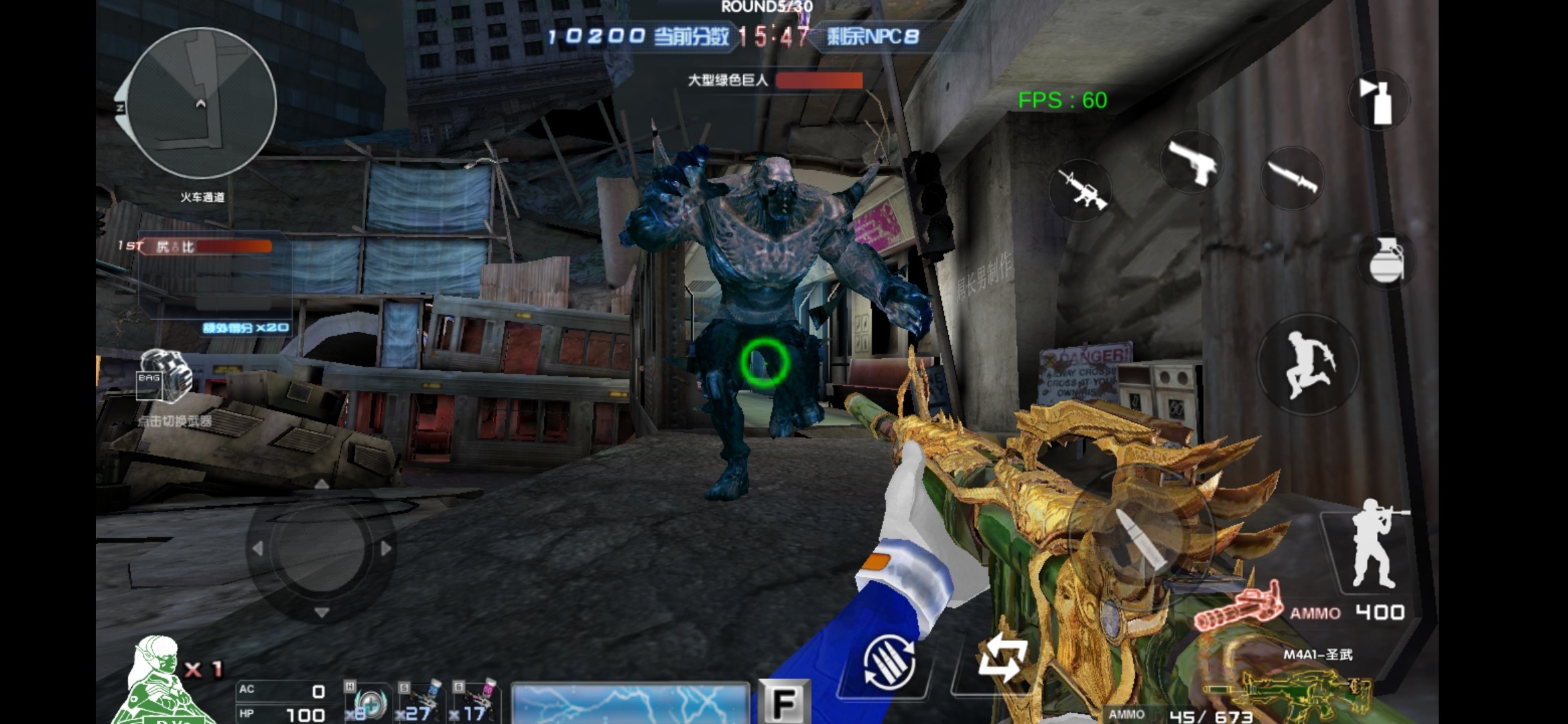Switch to the rifle weapon
The width and height of the screenshot is (1568, 724).
1080,189
